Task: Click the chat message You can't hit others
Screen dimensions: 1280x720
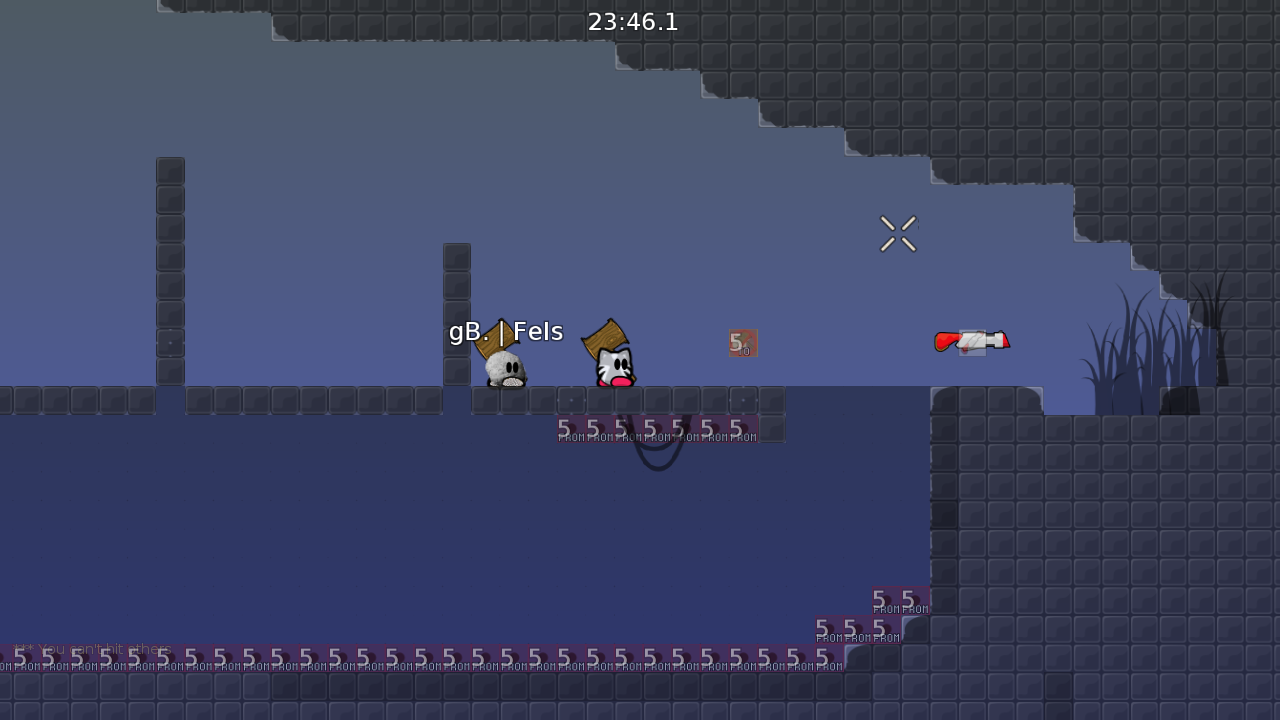Action: (x=95, y=649)
